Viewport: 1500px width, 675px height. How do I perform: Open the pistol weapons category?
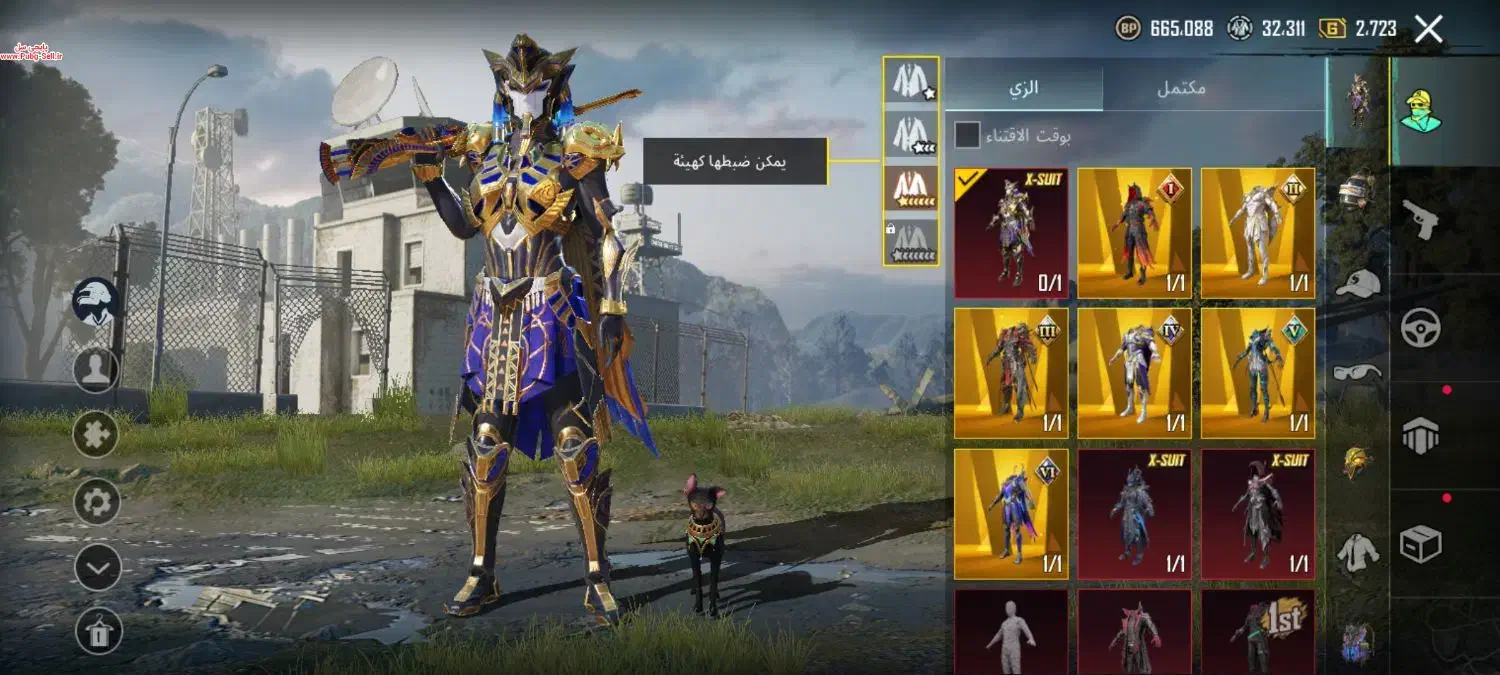[x=1421, y=219]
